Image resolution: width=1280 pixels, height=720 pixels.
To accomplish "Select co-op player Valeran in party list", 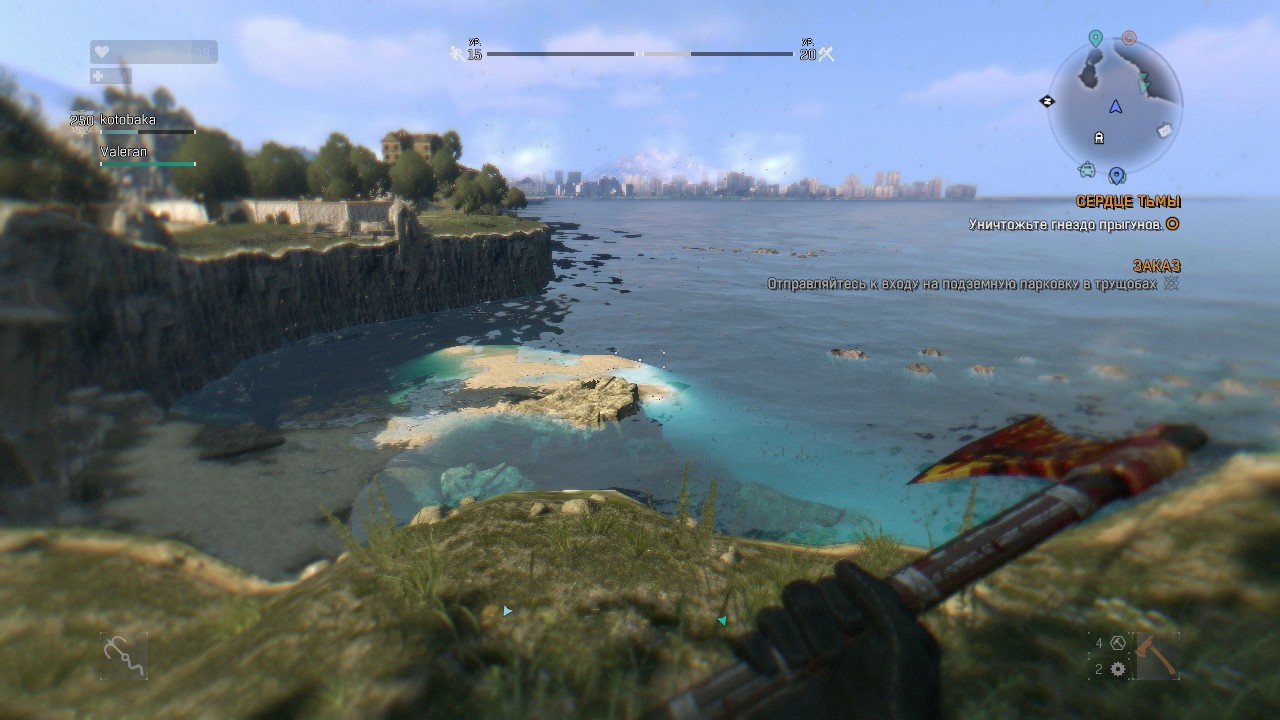I will [x=124, y=152].
